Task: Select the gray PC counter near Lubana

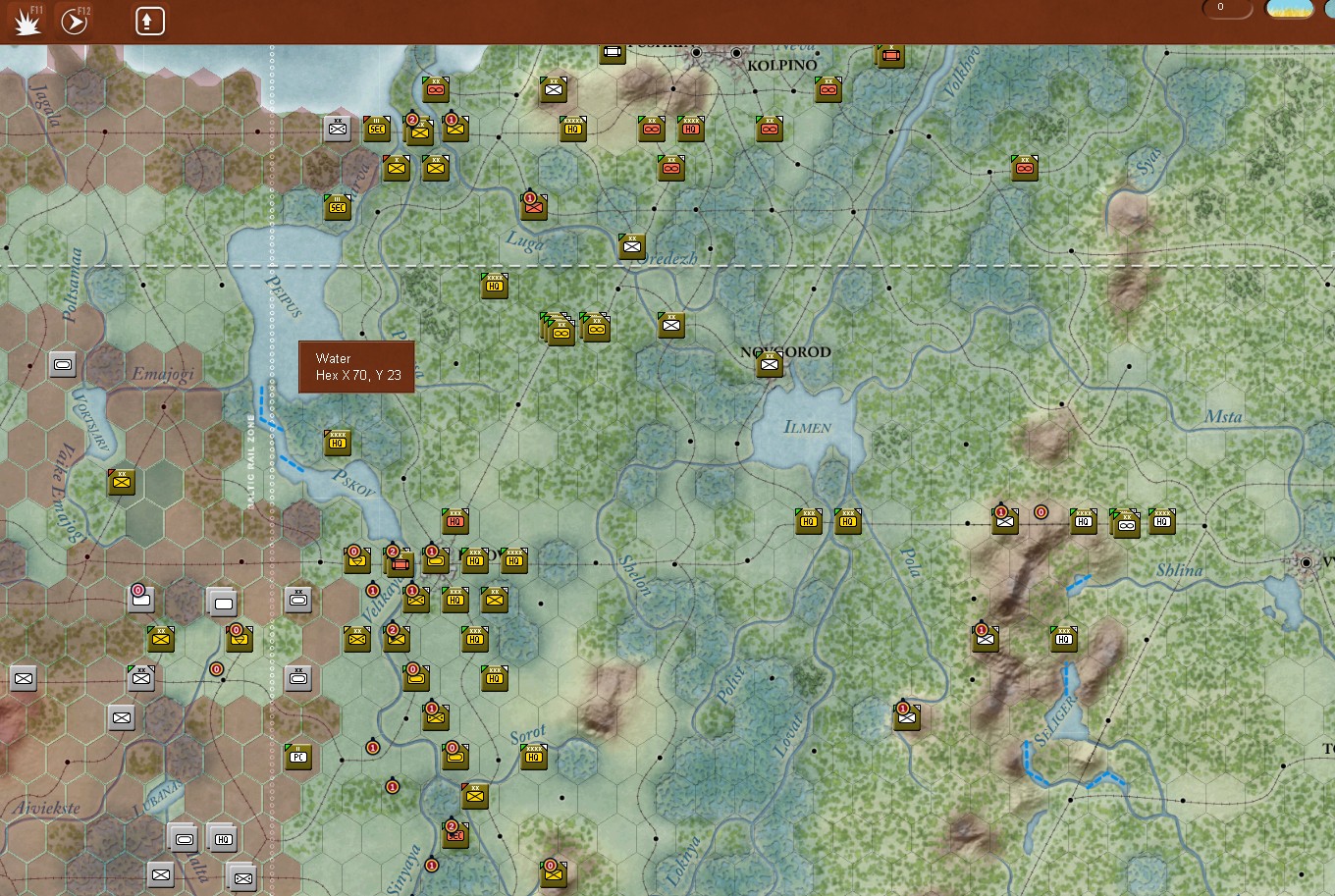Action: coord(298,757)
